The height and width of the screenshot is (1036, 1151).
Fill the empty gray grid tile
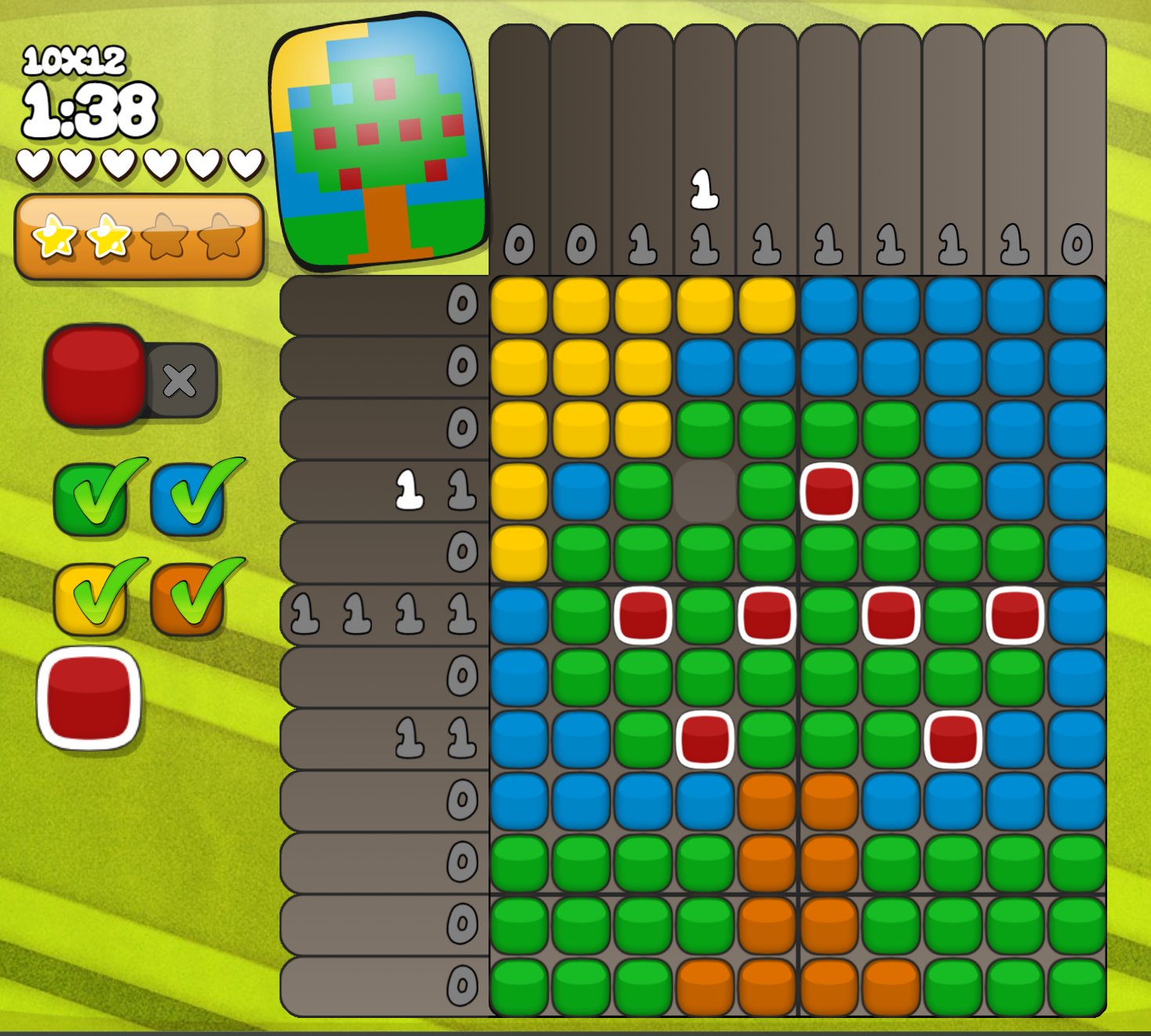pos(705,492)
